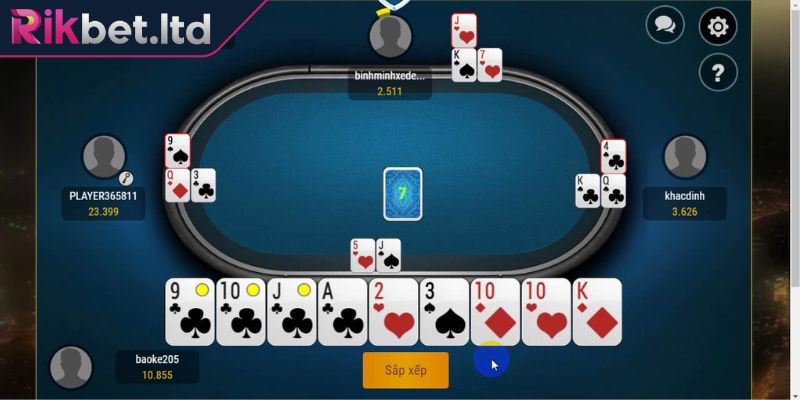Click the Sắp xếp sort button
Image resolution: width=800 pixels, height=400 pixels.
coord(405,370)
